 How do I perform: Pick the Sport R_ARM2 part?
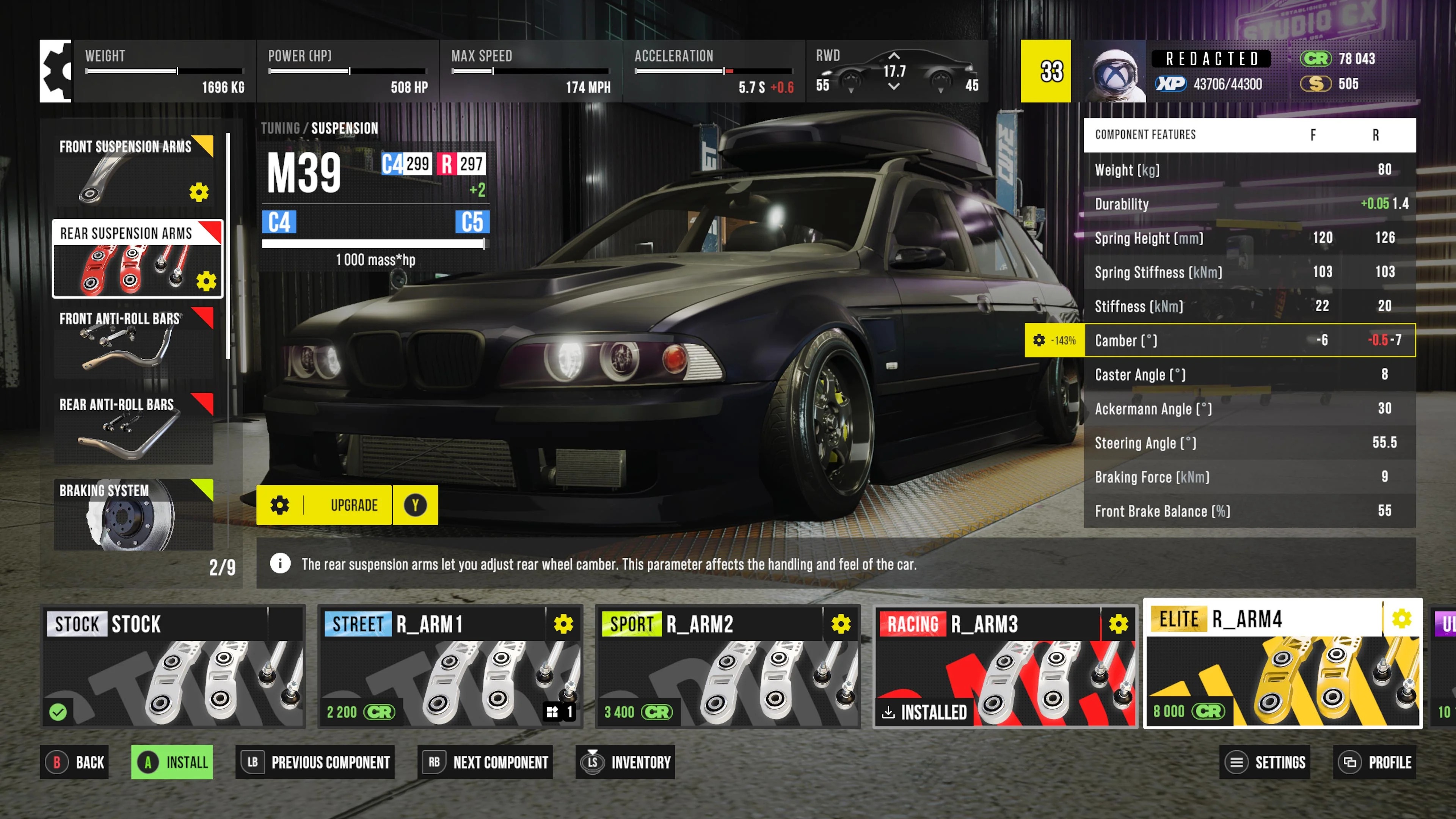click(728, 667)
